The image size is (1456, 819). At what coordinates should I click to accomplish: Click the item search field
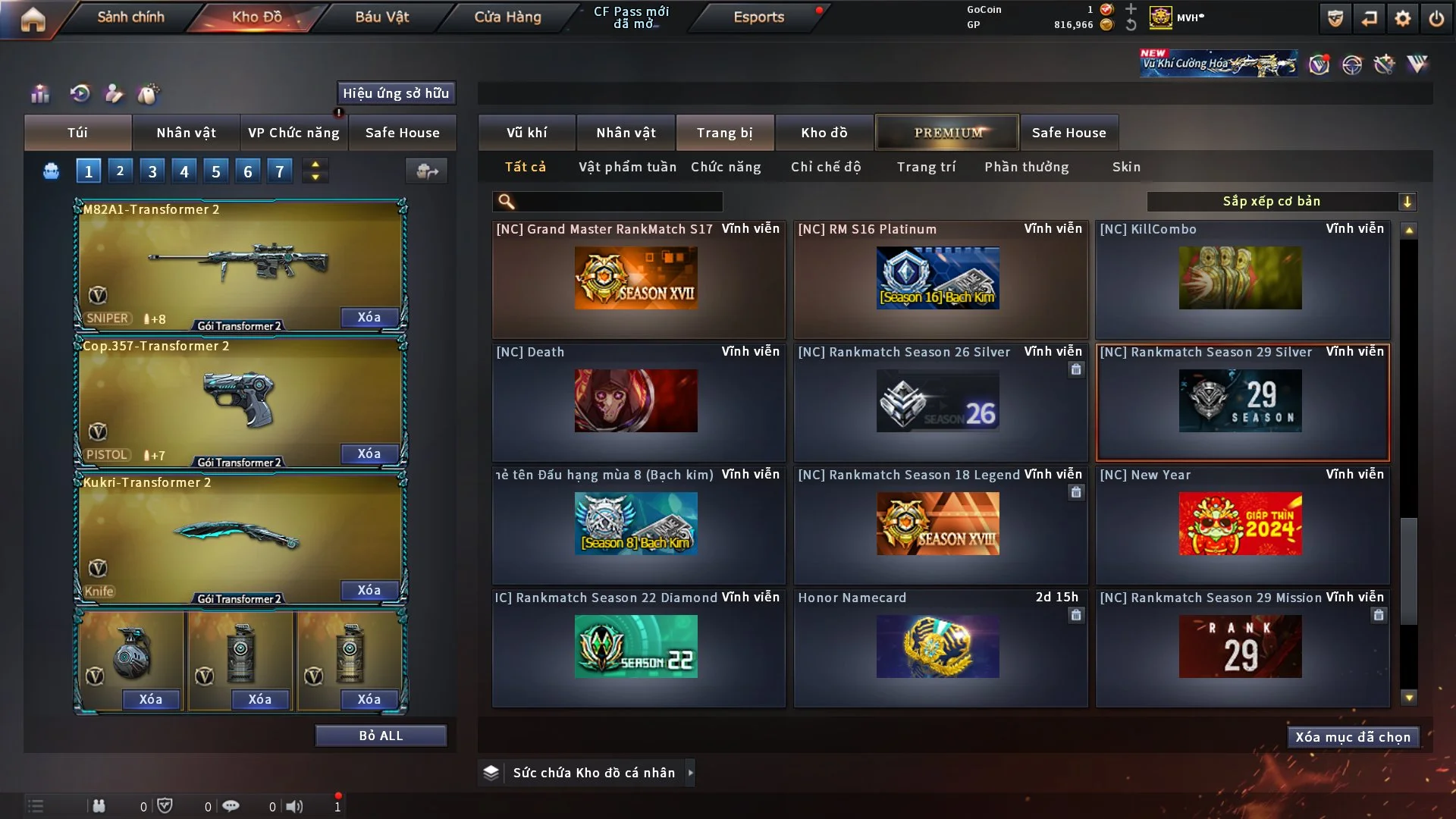[x=618, y=202]
